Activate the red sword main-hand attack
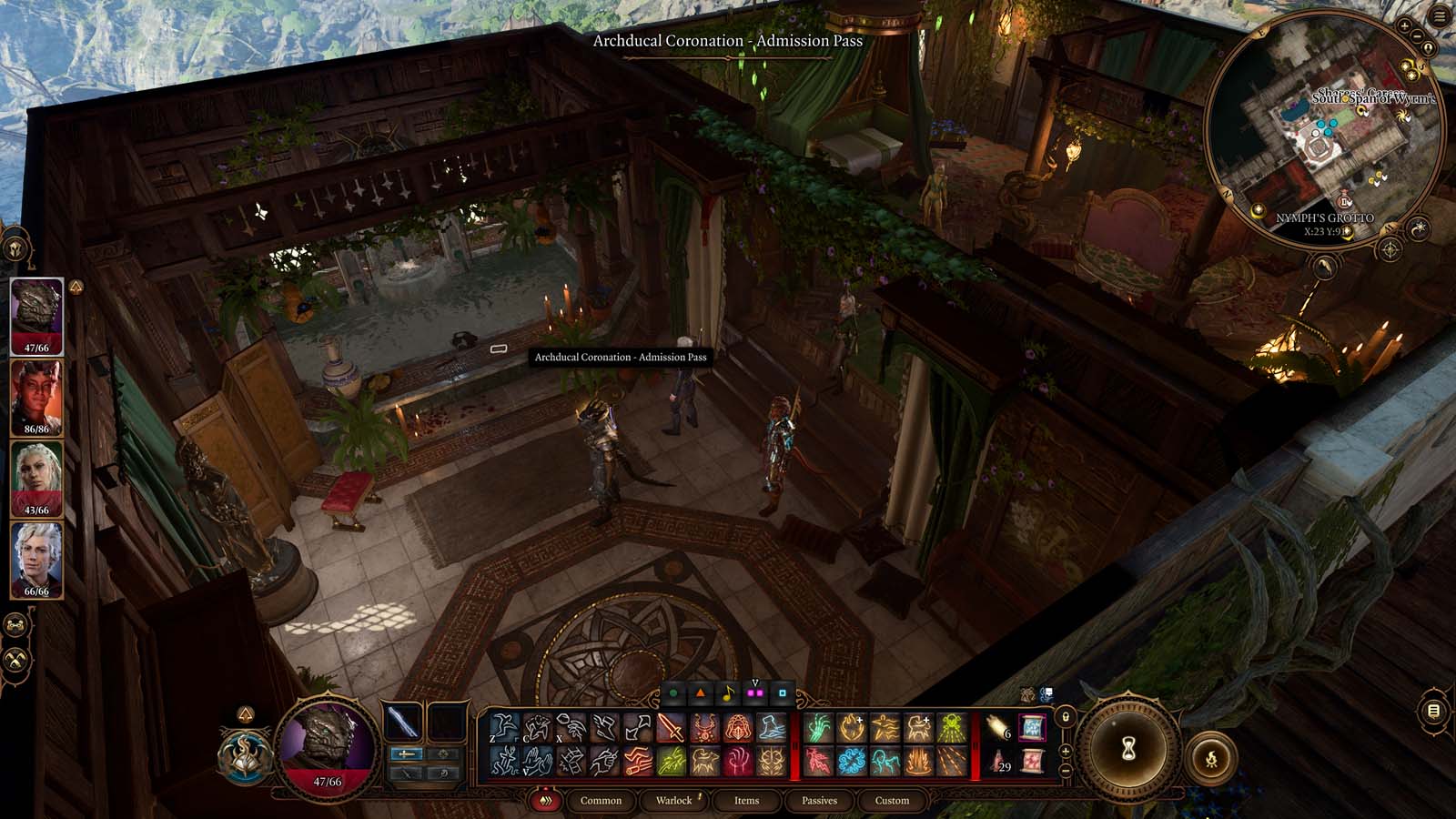This screenshot has height=819, width=1456. (671, 728)
